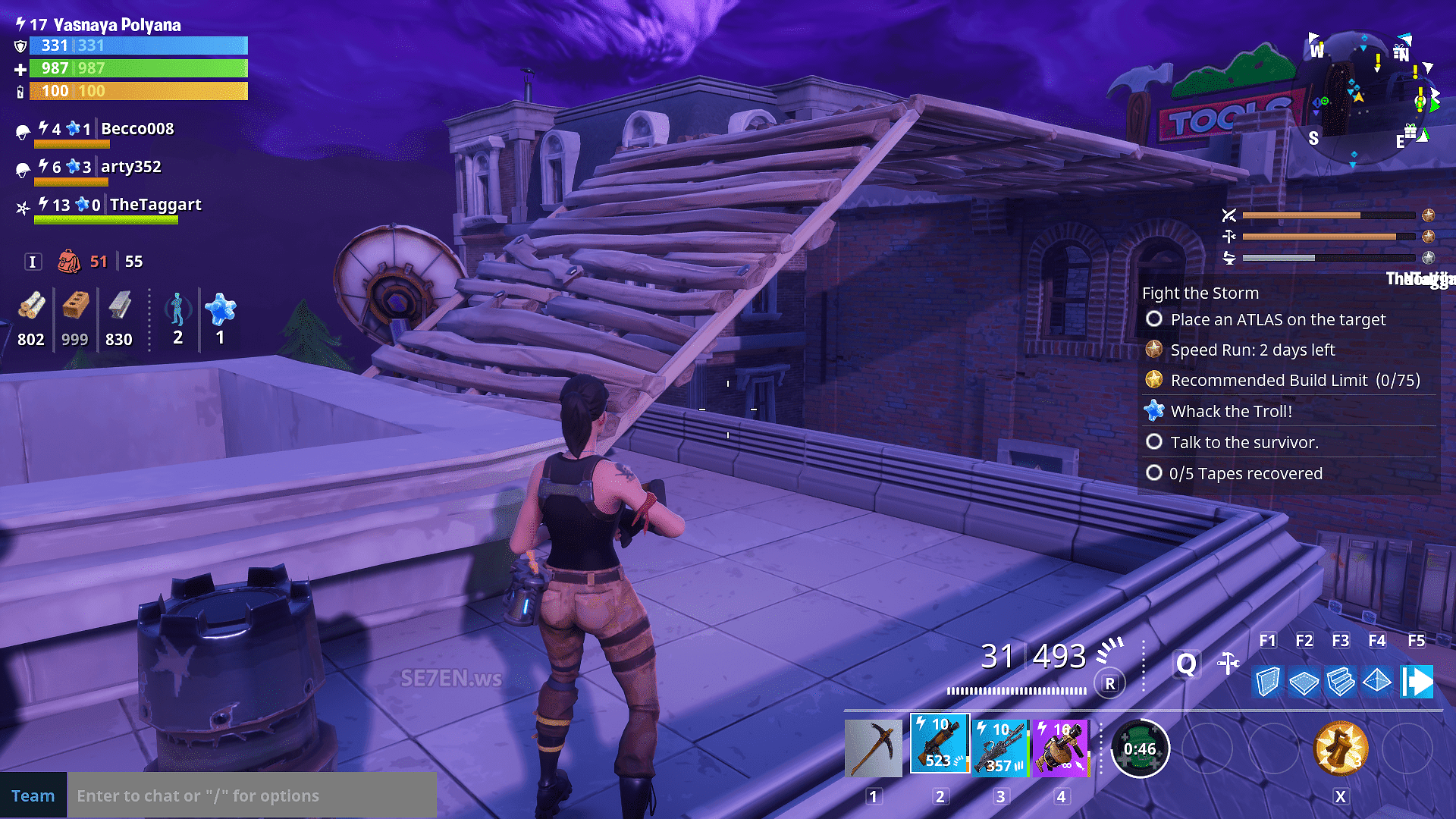Click the gadget cooldown timer icon
Screen dimensions: 1456x819
[x=1141, y=748]
